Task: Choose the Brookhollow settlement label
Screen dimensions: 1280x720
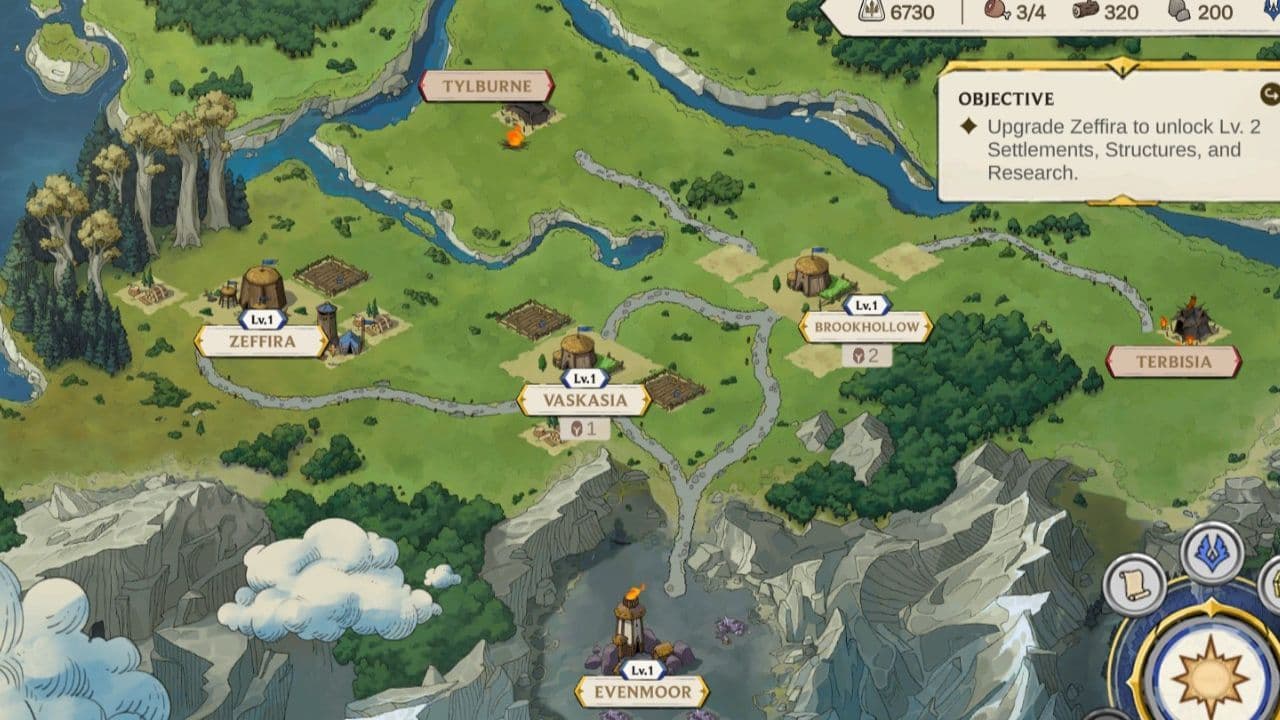Action: [x=866, y=327]
